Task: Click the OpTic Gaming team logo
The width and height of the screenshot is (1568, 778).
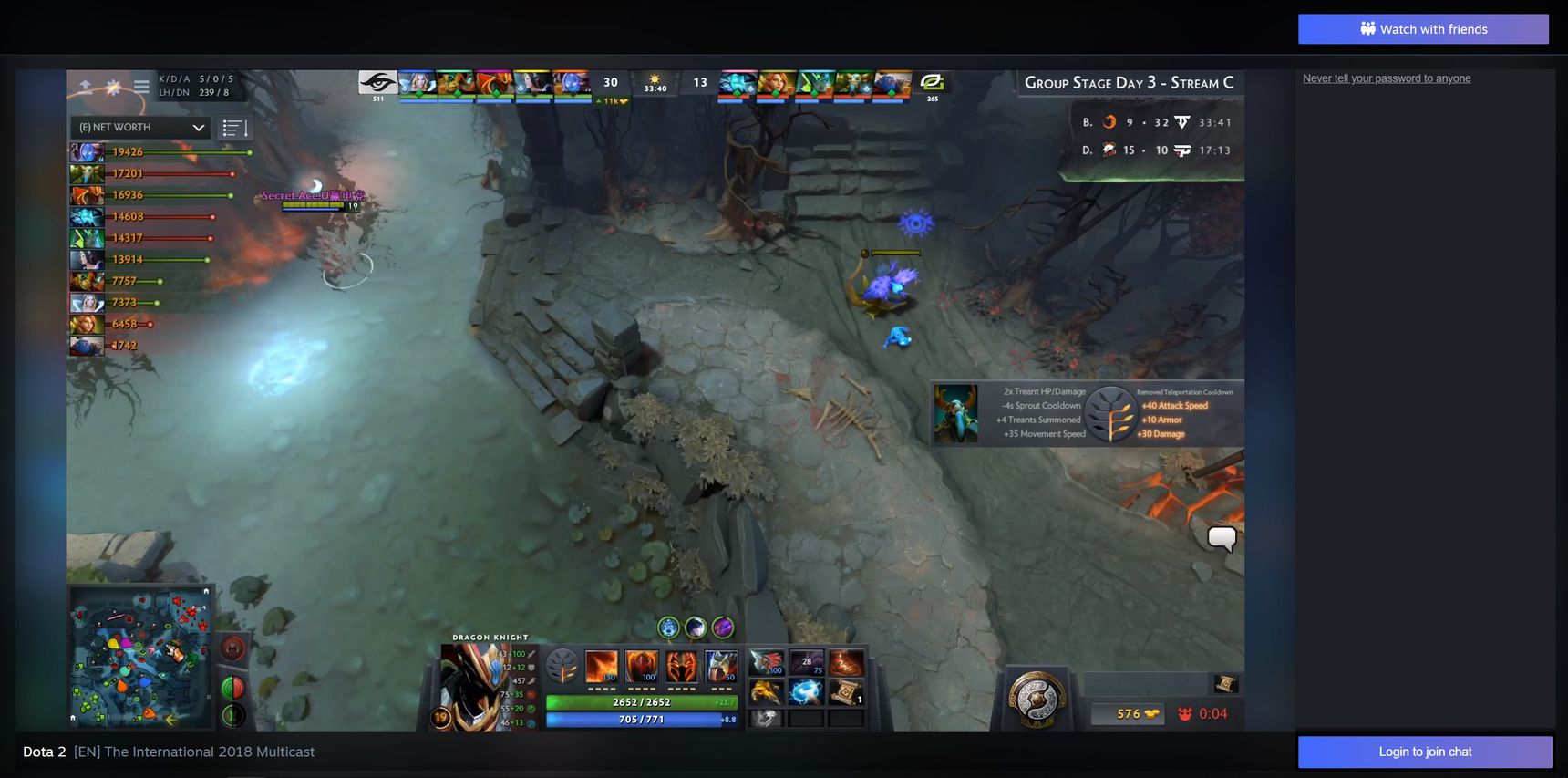Action: [932, 82]
